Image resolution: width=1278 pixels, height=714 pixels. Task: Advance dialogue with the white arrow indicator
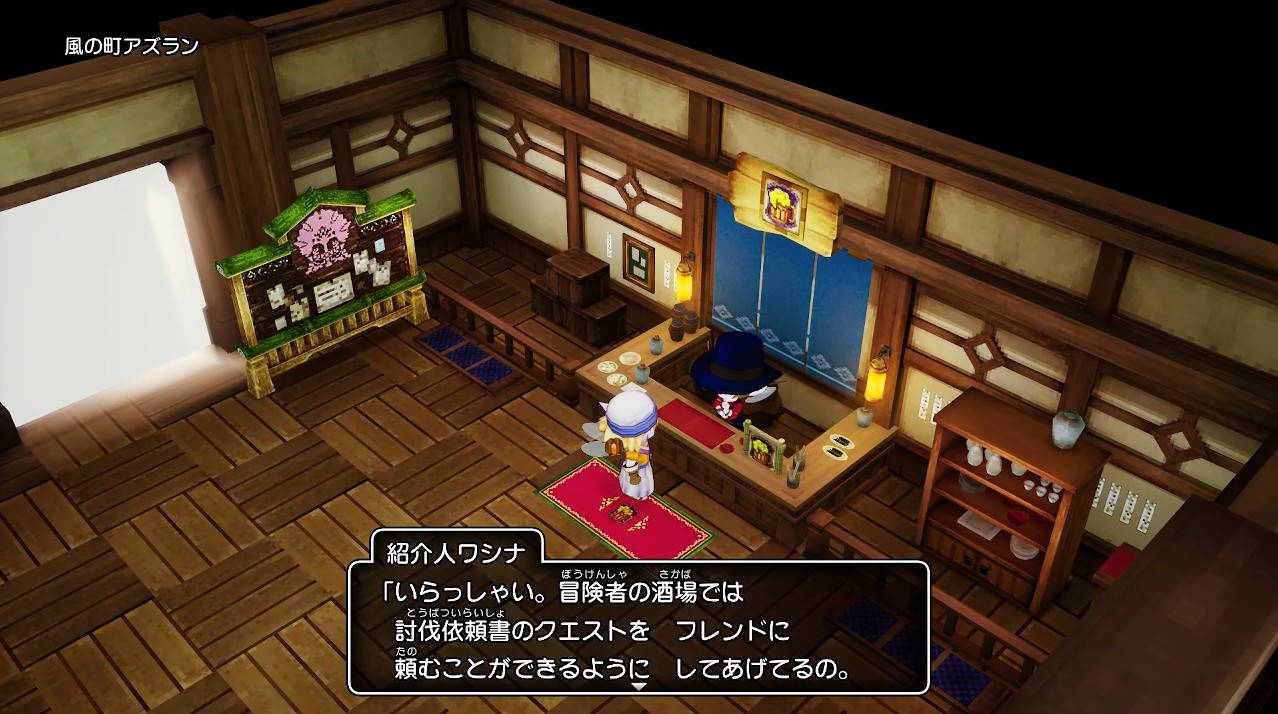(639, 686)
